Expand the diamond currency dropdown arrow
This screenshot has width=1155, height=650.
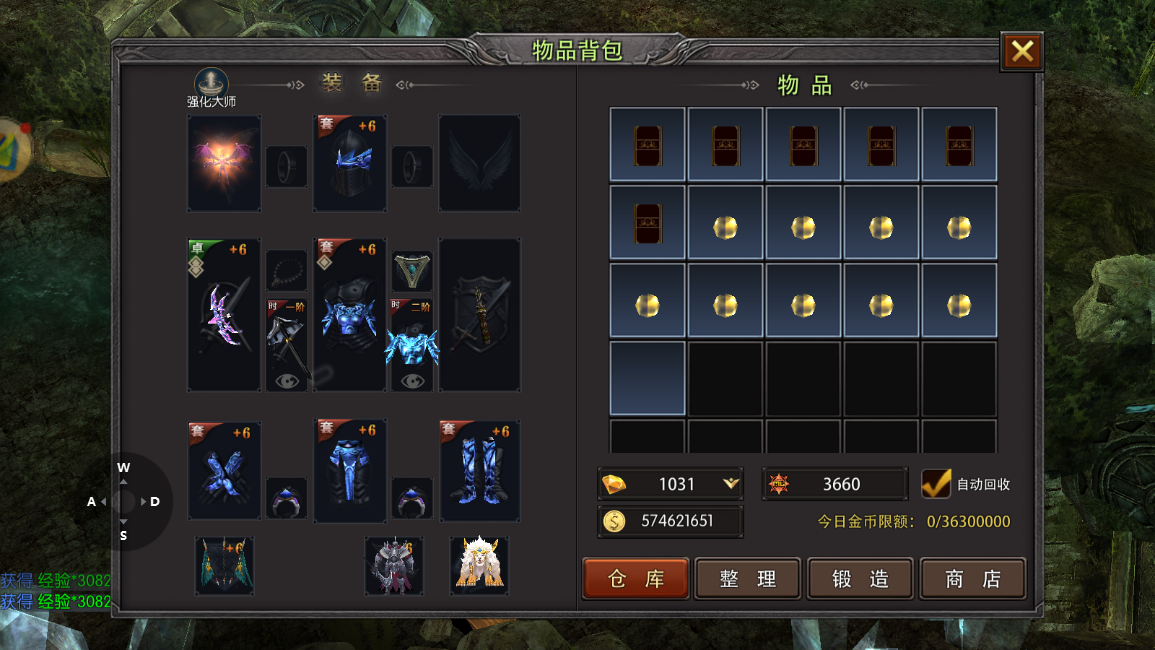pos(731,484)
